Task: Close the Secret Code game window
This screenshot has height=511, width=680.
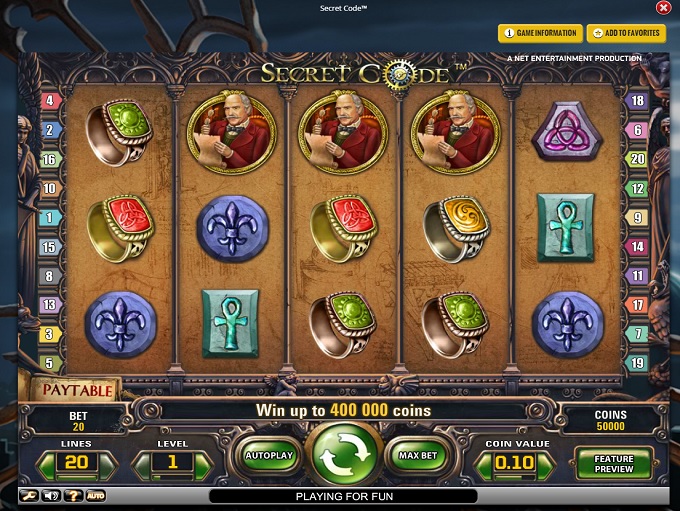Action: 663,8
